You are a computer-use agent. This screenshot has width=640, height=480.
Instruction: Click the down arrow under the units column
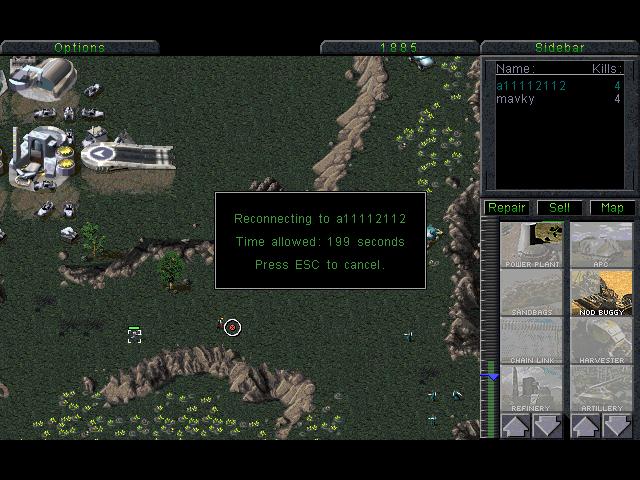click(x=619, y=427)
